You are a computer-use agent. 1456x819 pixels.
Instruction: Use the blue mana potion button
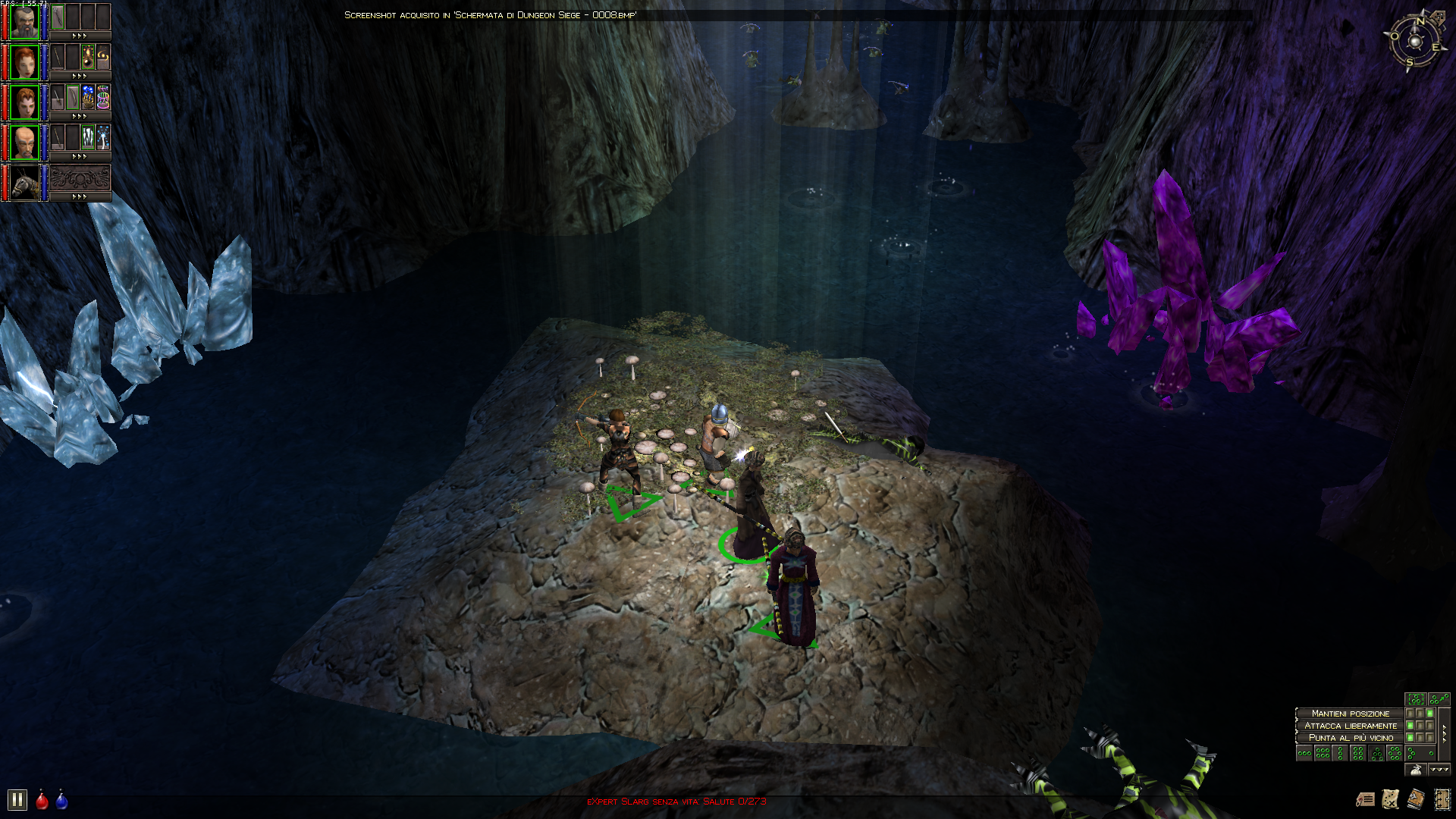click(x=61, y=801)
